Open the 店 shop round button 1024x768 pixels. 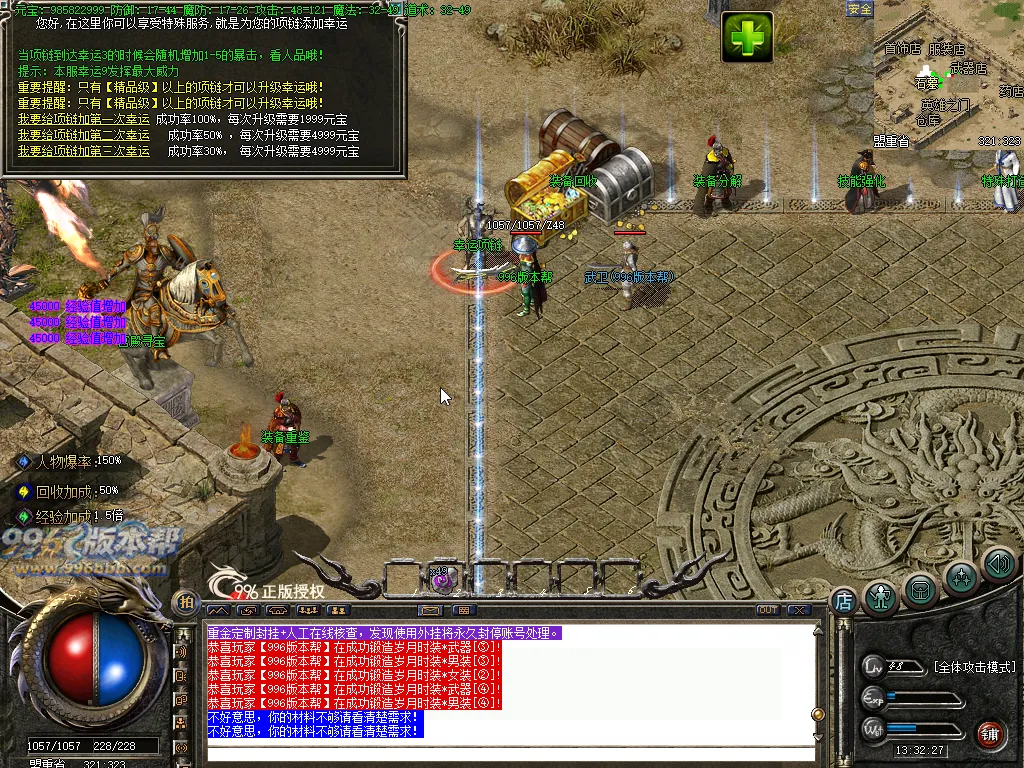(x=843, y=600)
